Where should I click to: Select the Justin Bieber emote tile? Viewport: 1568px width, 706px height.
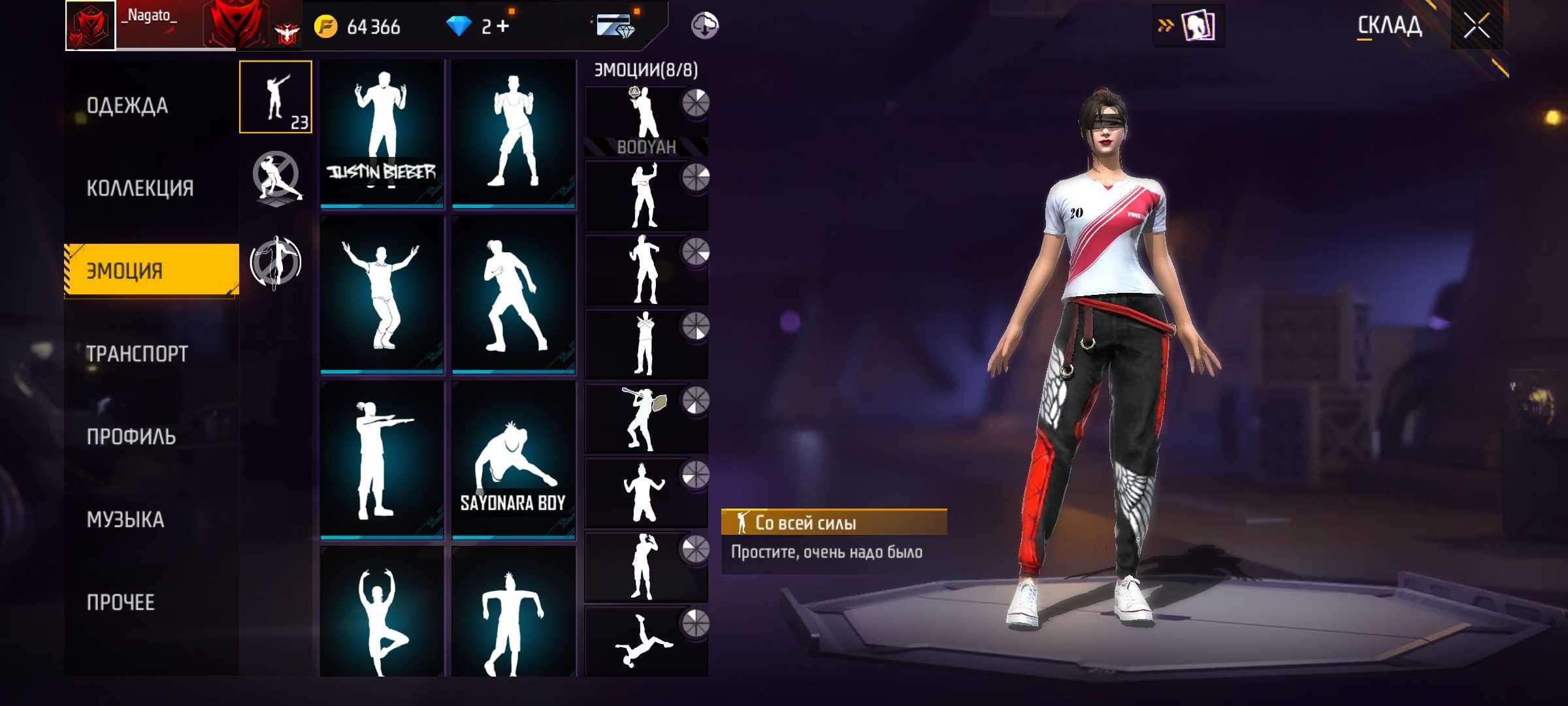pos(382,134)
